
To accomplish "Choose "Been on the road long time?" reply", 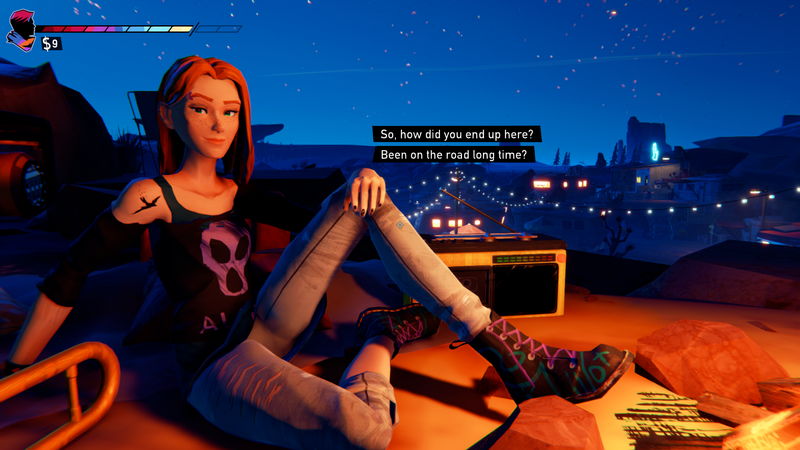I will [455, 155].
